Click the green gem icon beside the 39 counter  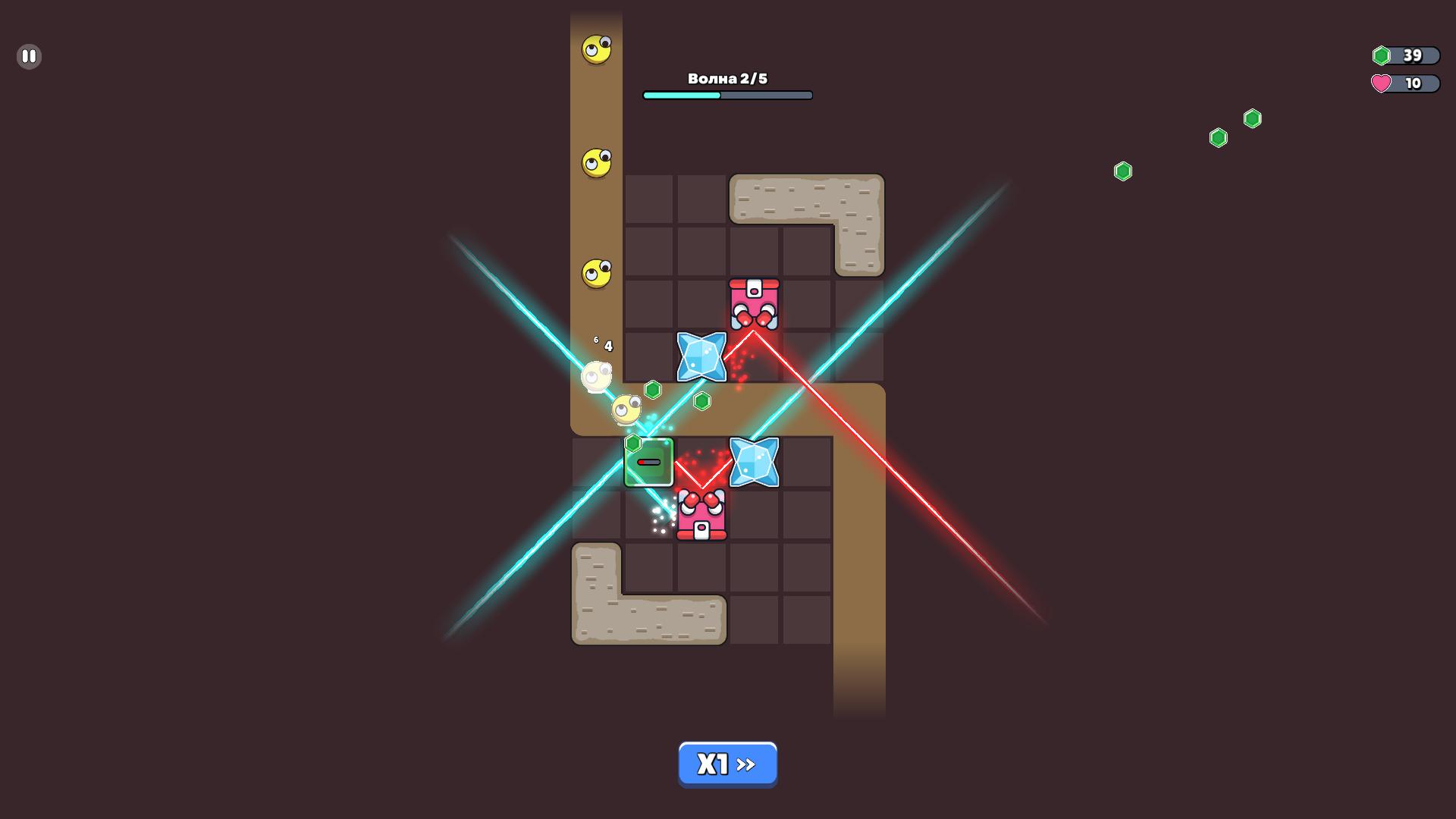[x=1383, y=55]
